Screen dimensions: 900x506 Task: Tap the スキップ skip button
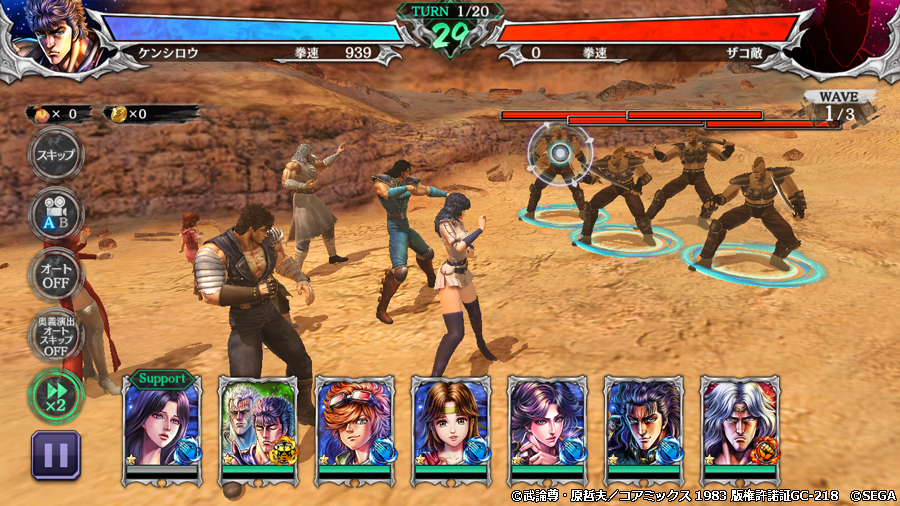56,155
